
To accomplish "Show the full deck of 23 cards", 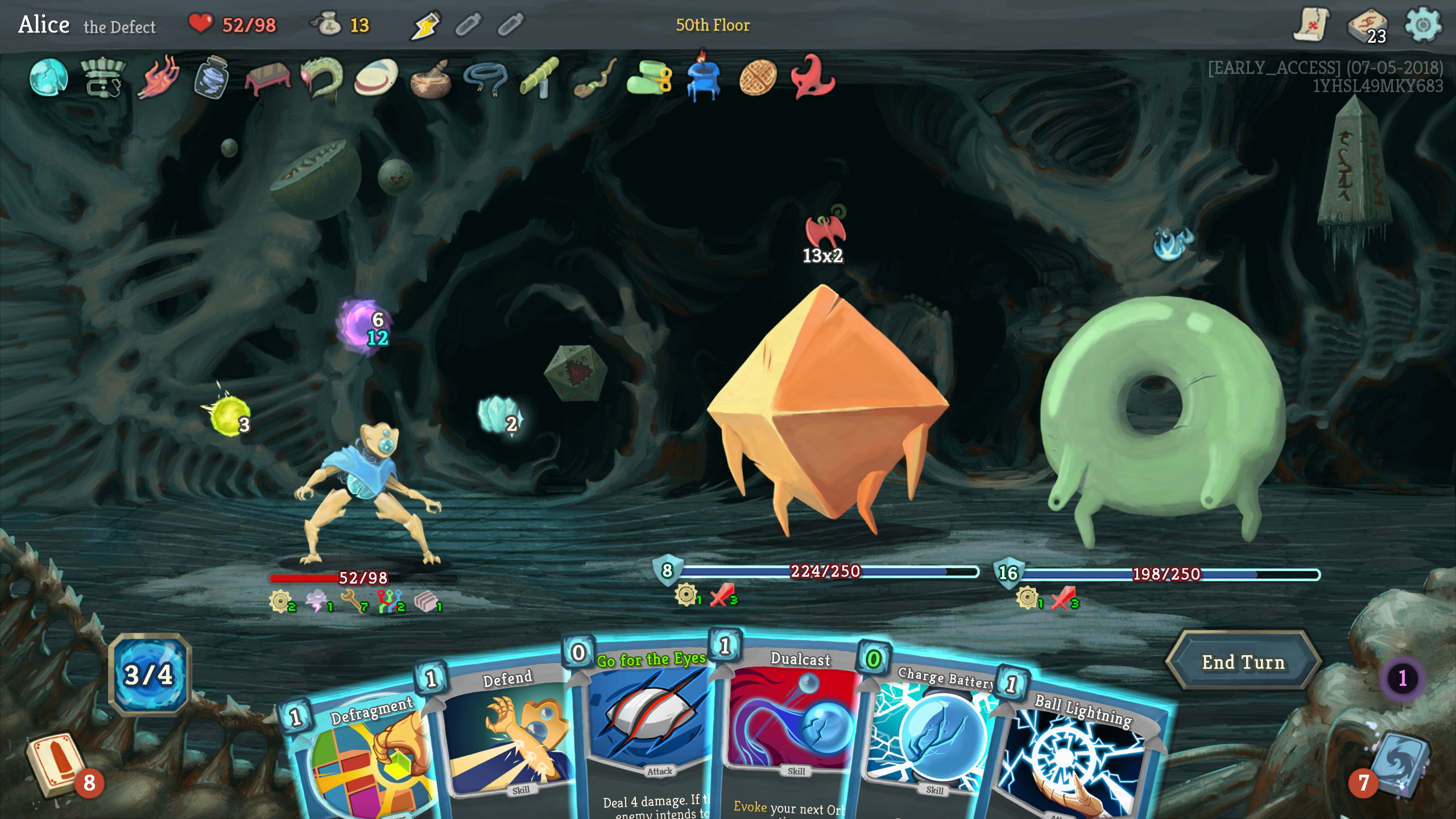I will 1367,26.
